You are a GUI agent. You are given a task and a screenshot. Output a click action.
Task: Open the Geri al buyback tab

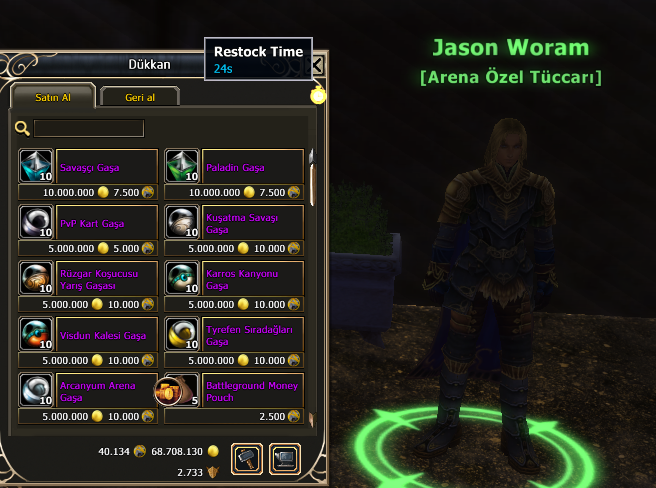coord(140,96)
